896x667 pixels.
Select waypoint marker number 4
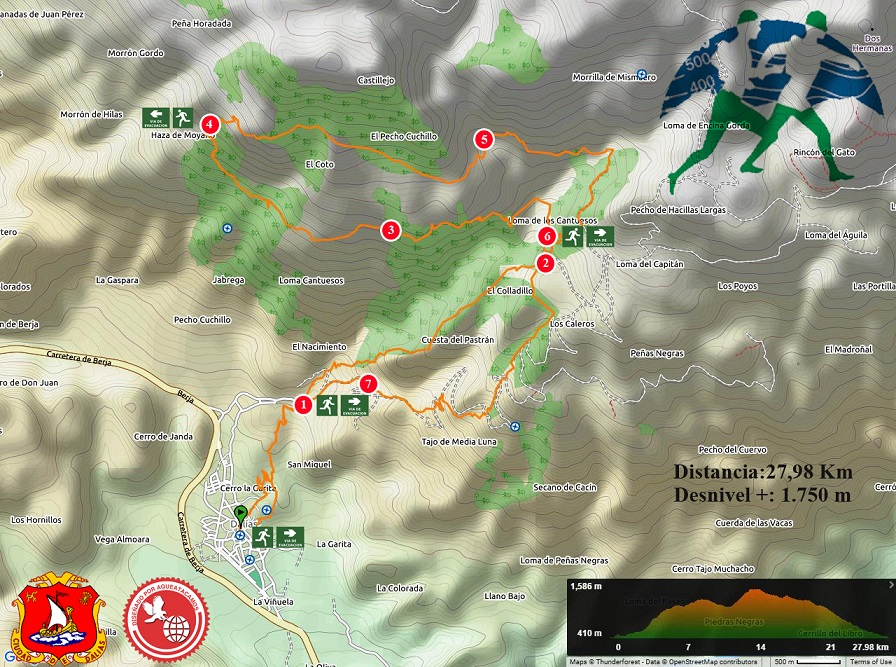[209, 123]
